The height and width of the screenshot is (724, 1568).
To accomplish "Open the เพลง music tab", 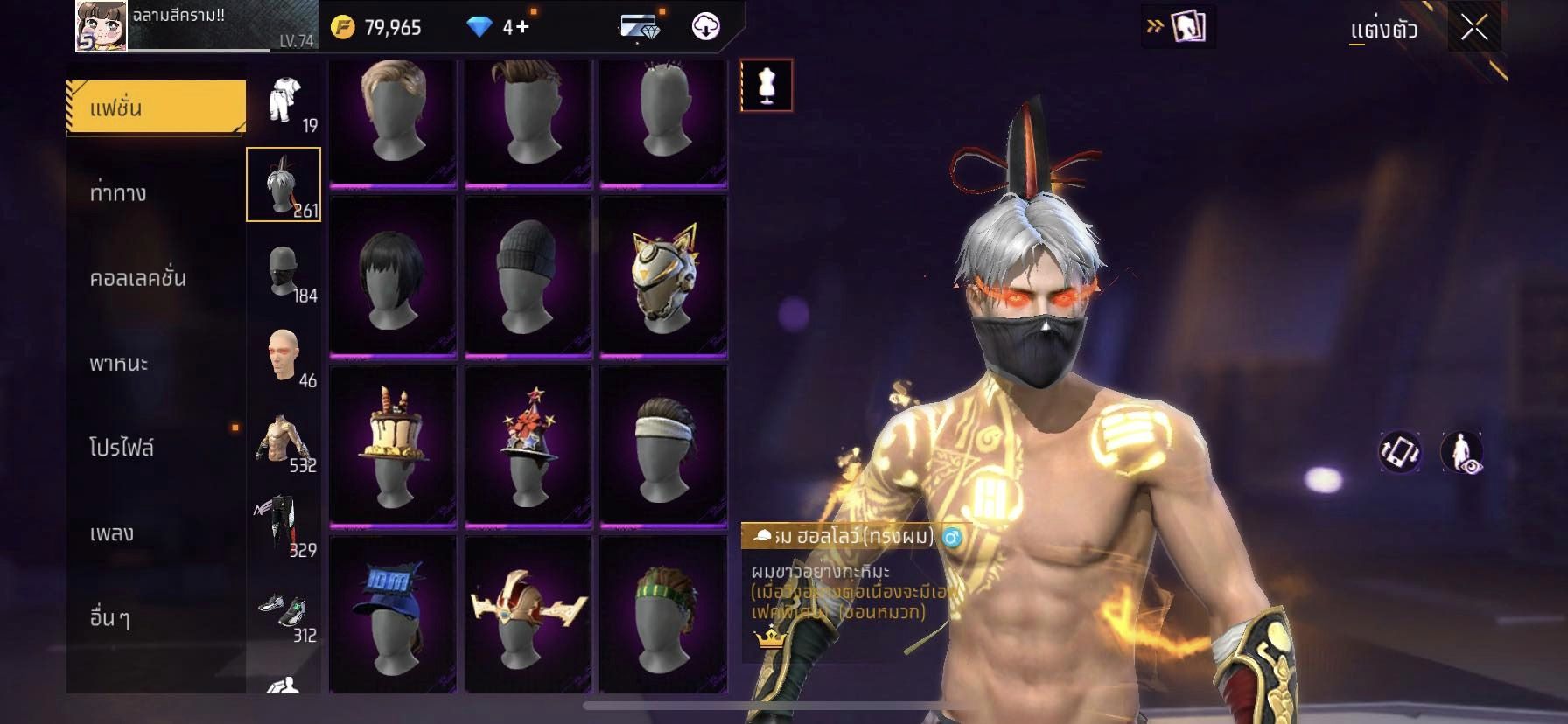I will [x=112, y=532].
